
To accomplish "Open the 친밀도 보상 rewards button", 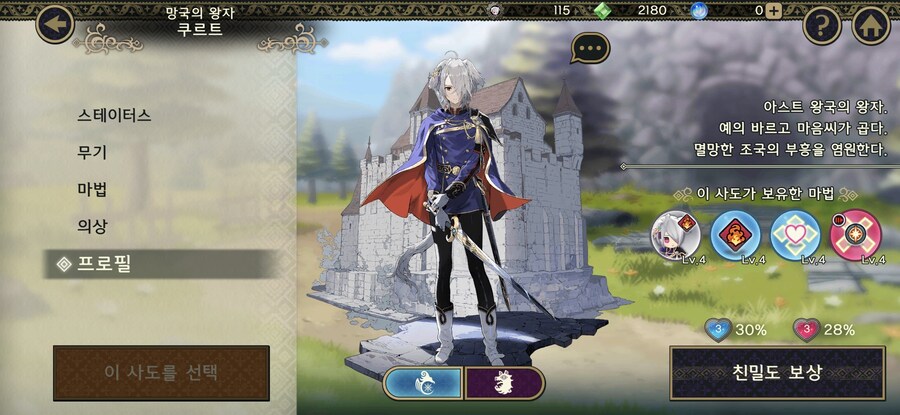I will coord(777,373).
